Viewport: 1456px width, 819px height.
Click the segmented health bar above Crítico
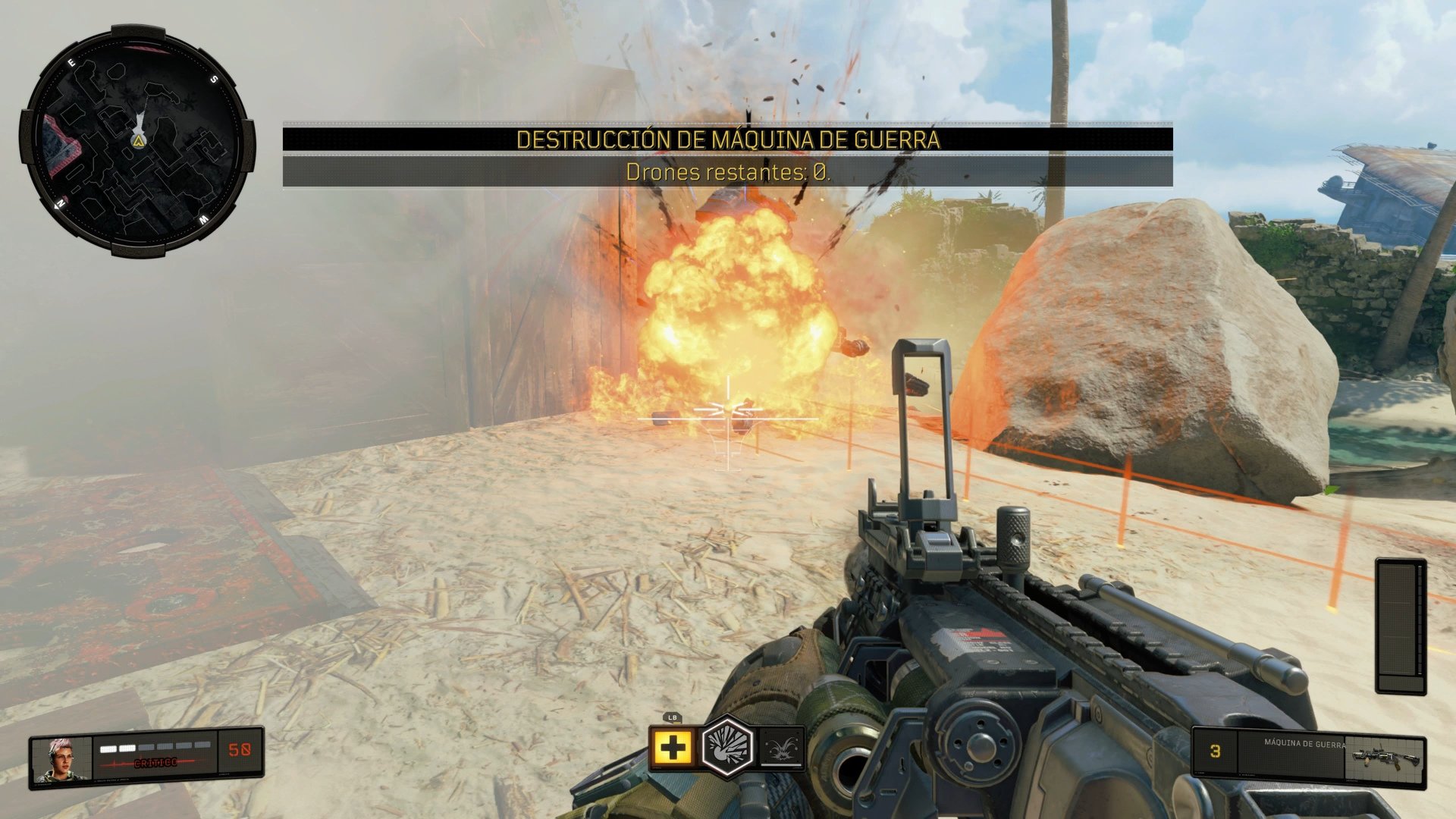pos(155,748)
